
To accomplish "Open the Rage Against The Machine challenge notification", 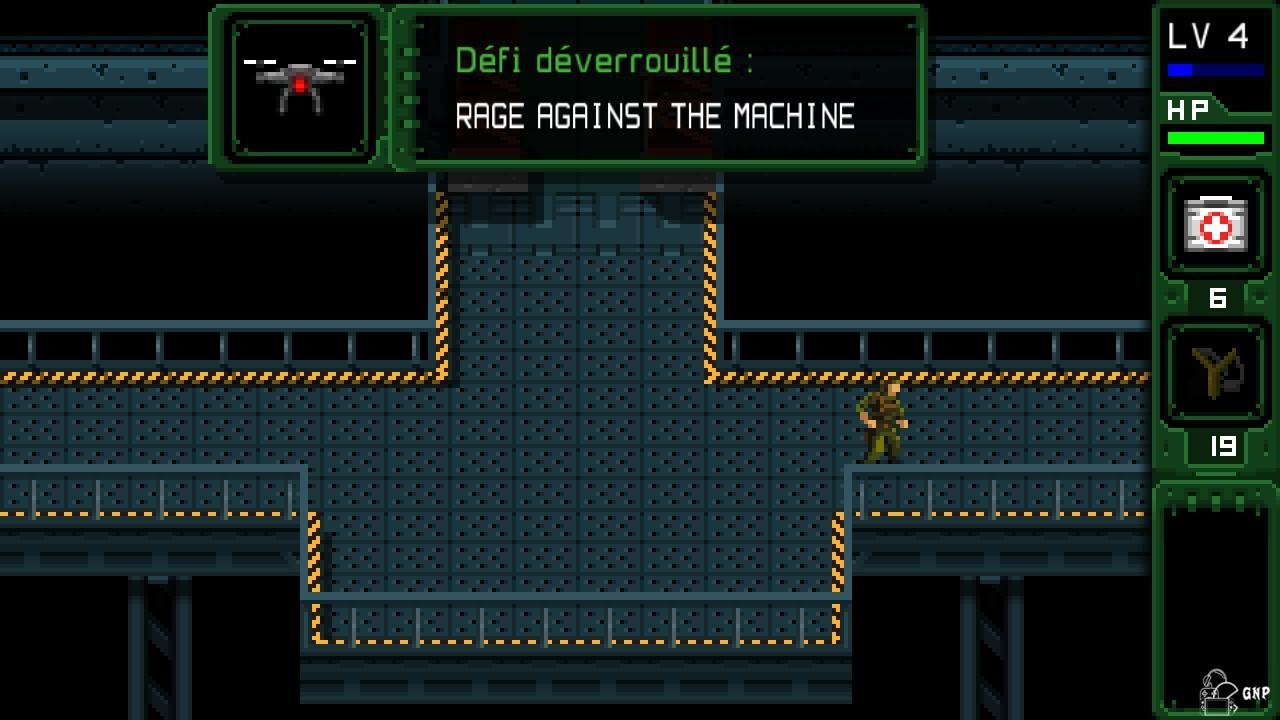I will [655, 88].
